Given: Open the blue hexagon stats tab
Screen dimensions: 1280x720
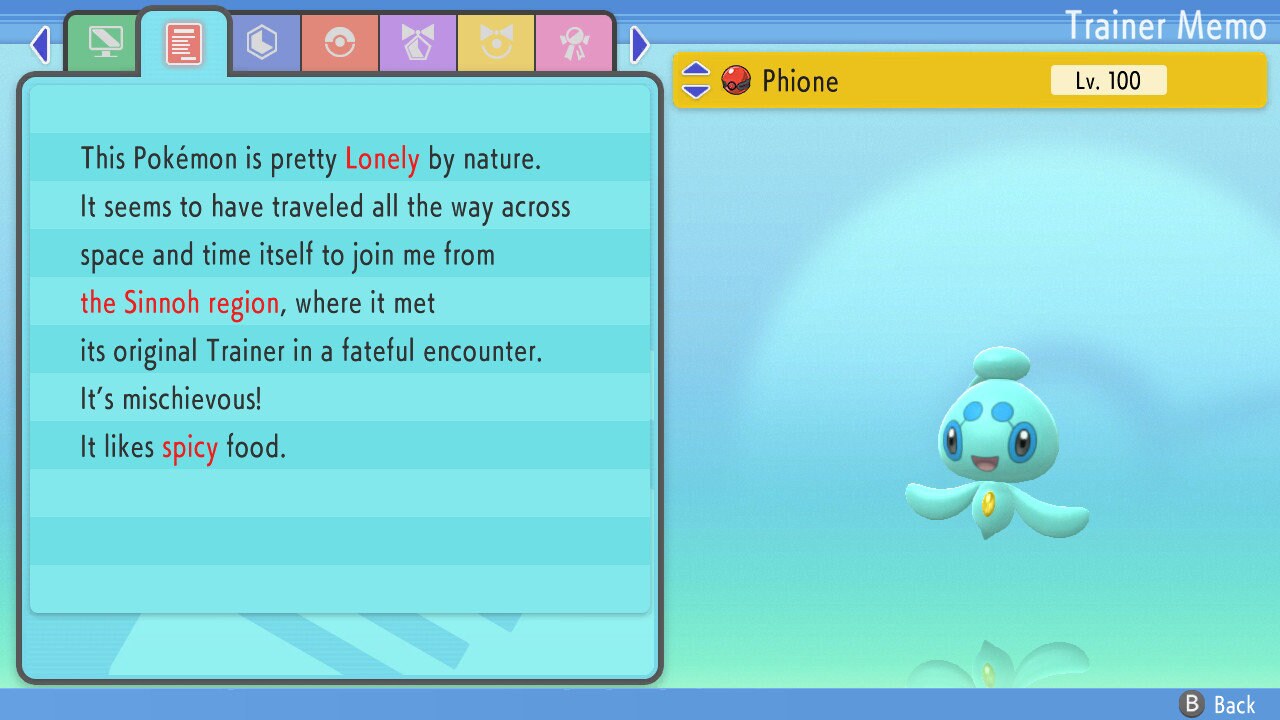Looking at the screenshot, I should click(x=262, y=44).
